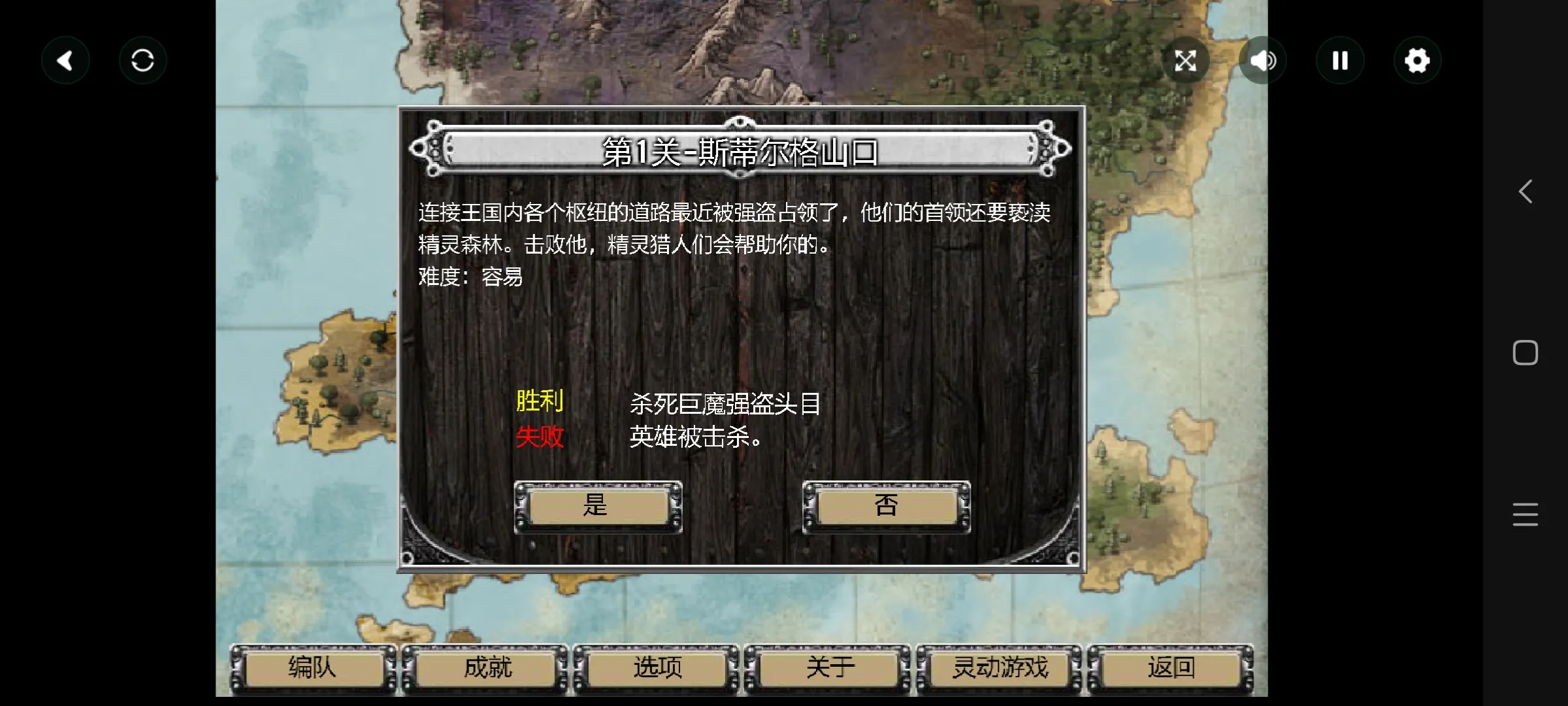The height and width of the screenshot is (706, 1568).
Task: Open settings with the gear icon
Action: 1417,59
